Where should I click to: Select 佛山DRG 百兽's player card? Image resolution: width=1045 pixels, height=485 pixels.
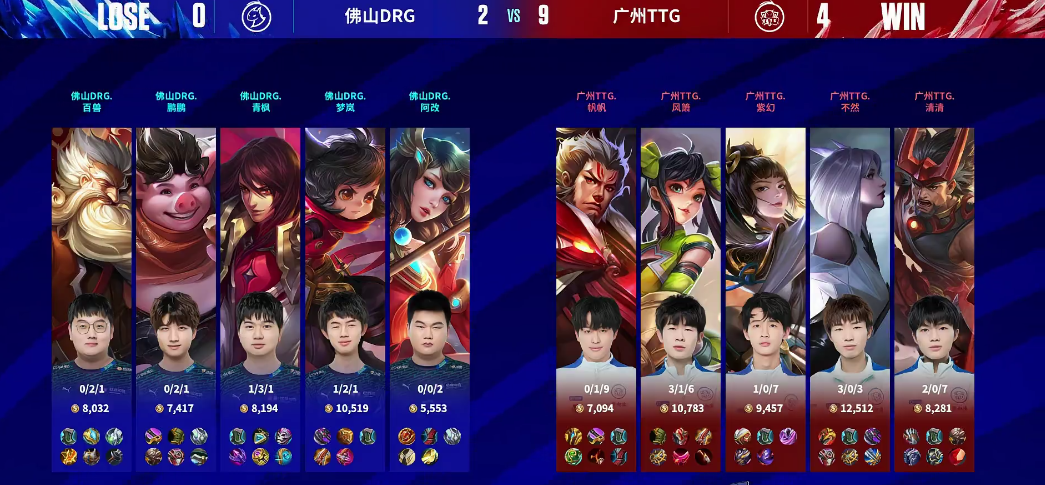click(92, 298)
